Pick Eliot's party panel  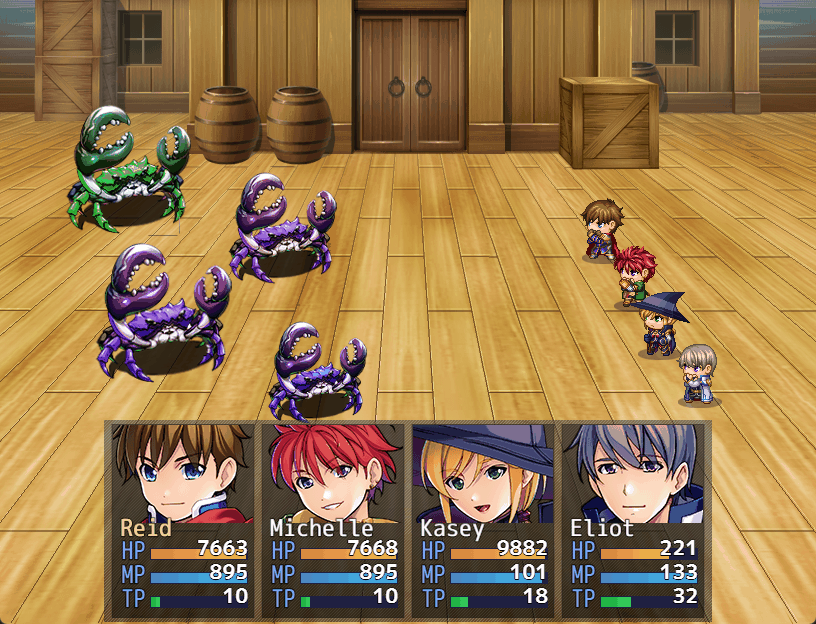[633, 518]
